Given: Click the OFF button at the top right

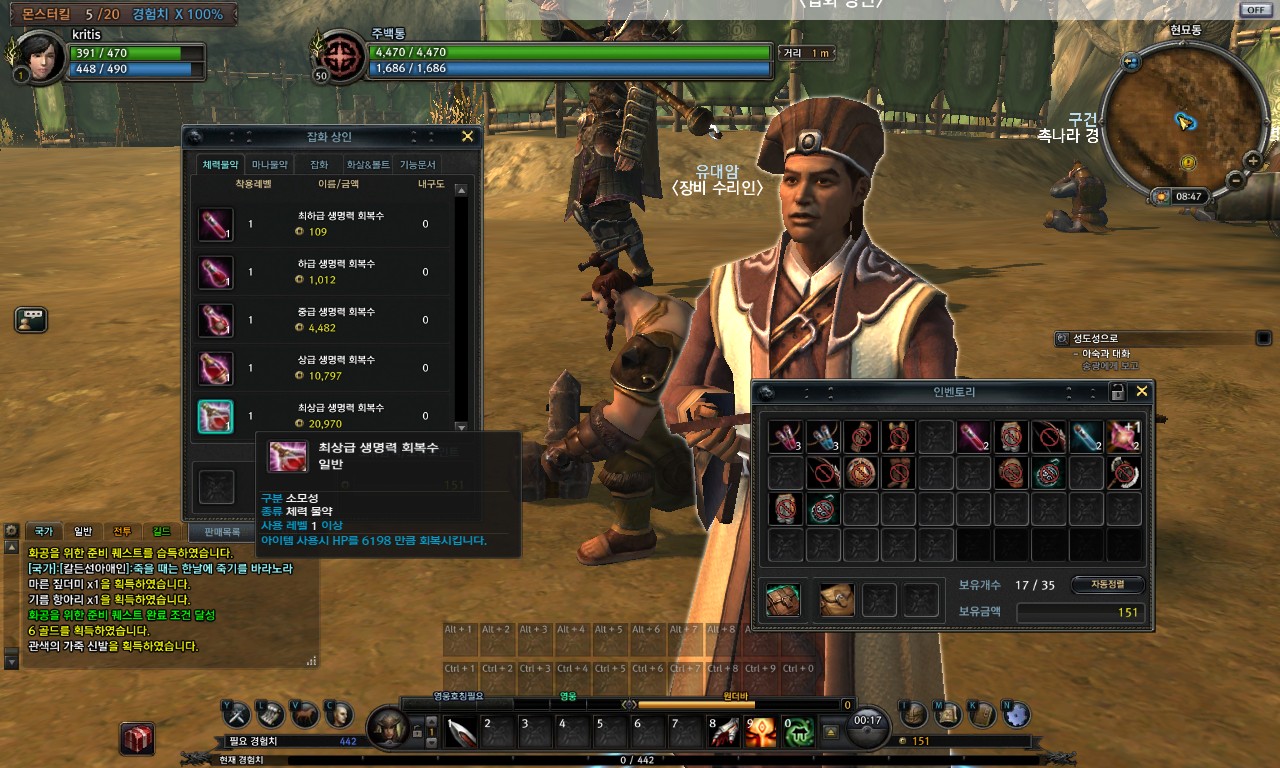Looking at the screenshot, I should [x=1255, y=9].
